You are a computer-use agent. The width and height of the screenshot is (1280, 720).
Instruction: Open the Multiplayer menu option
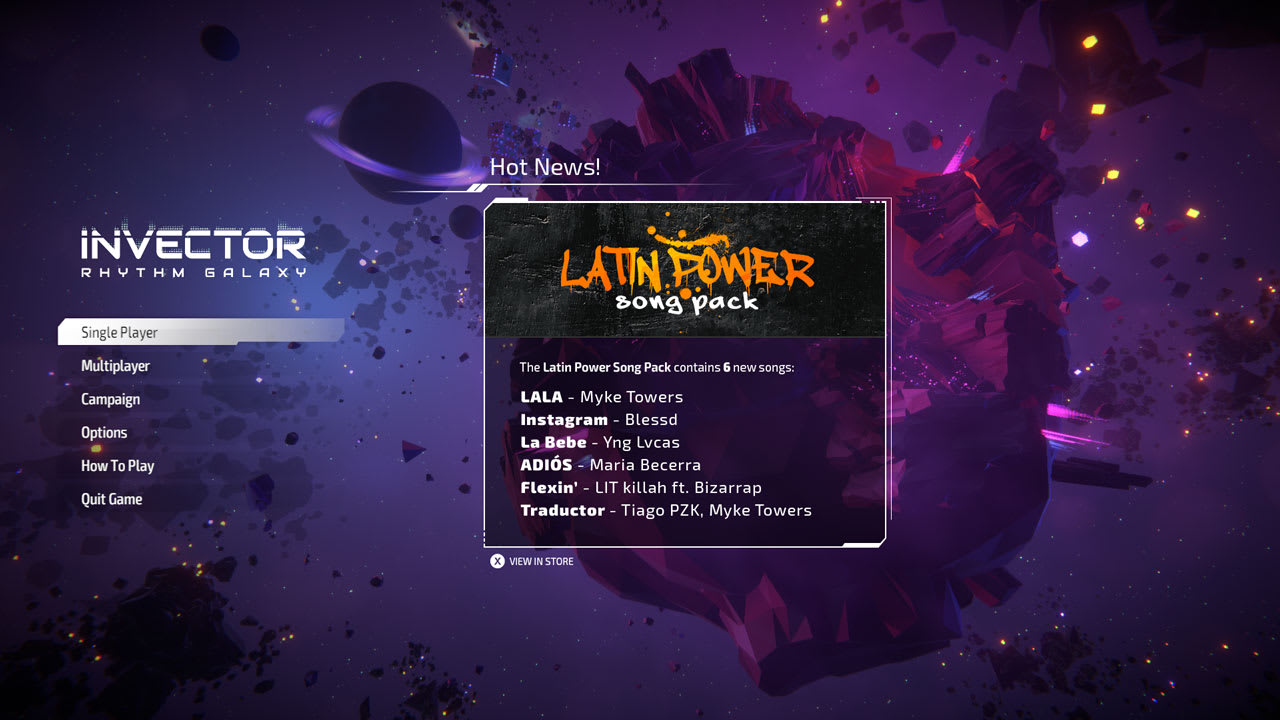coord(115,366)
